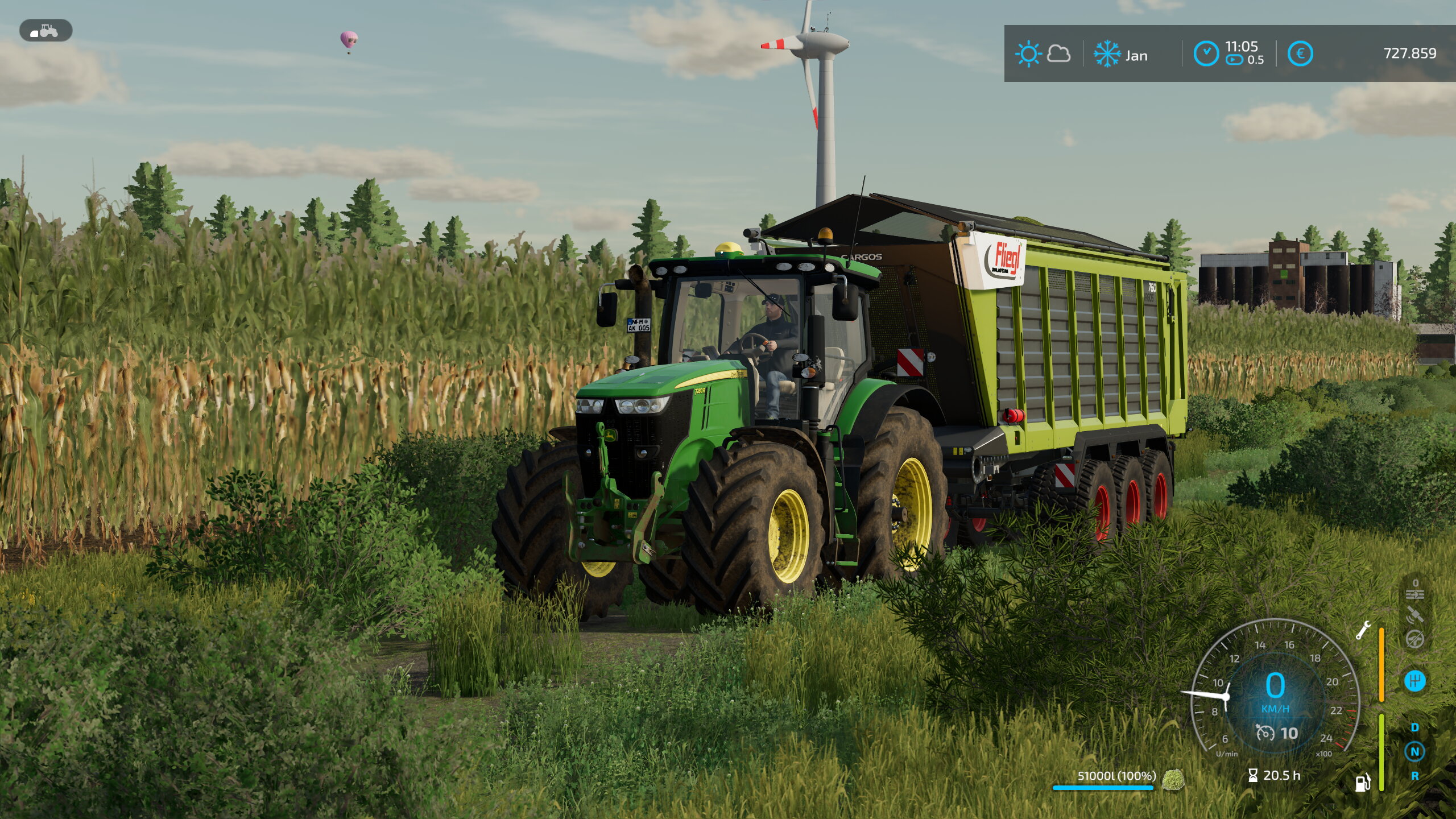Select drive gear D

1415,727
